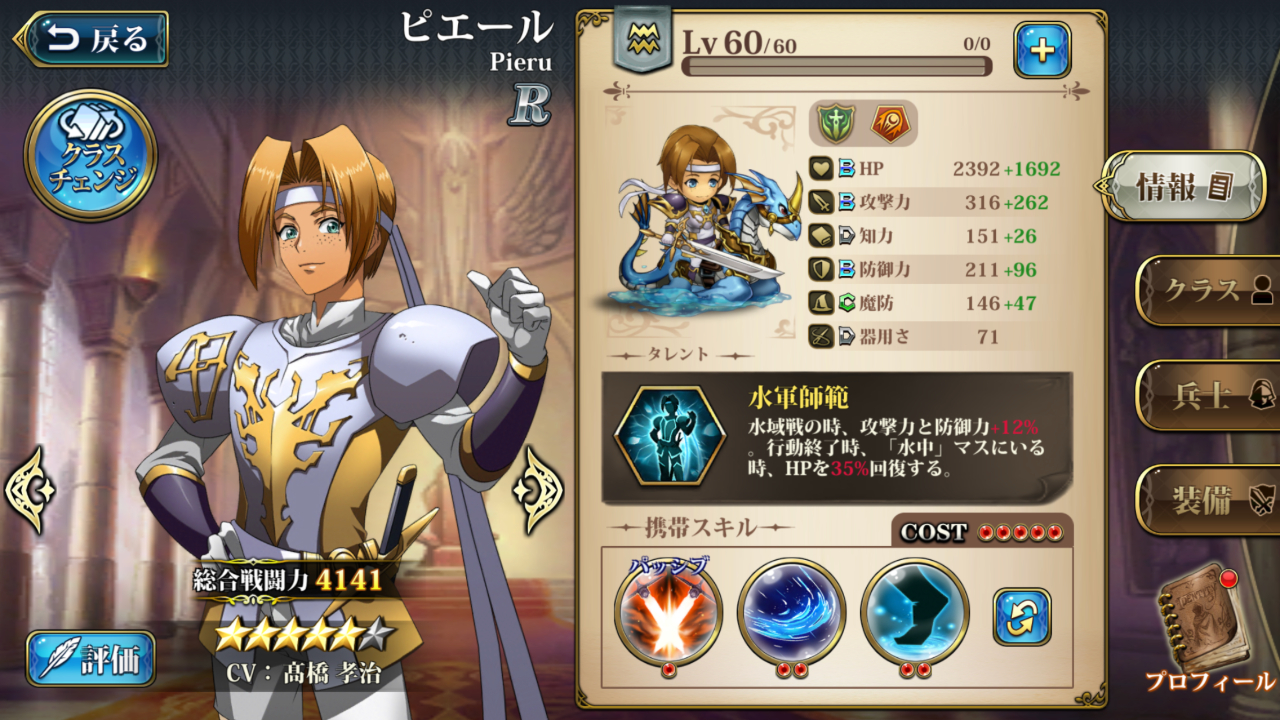The width and height of the screenshot is (1280, 720).
Task: Tap the water faction emblem banner
Action: point(641,40)
